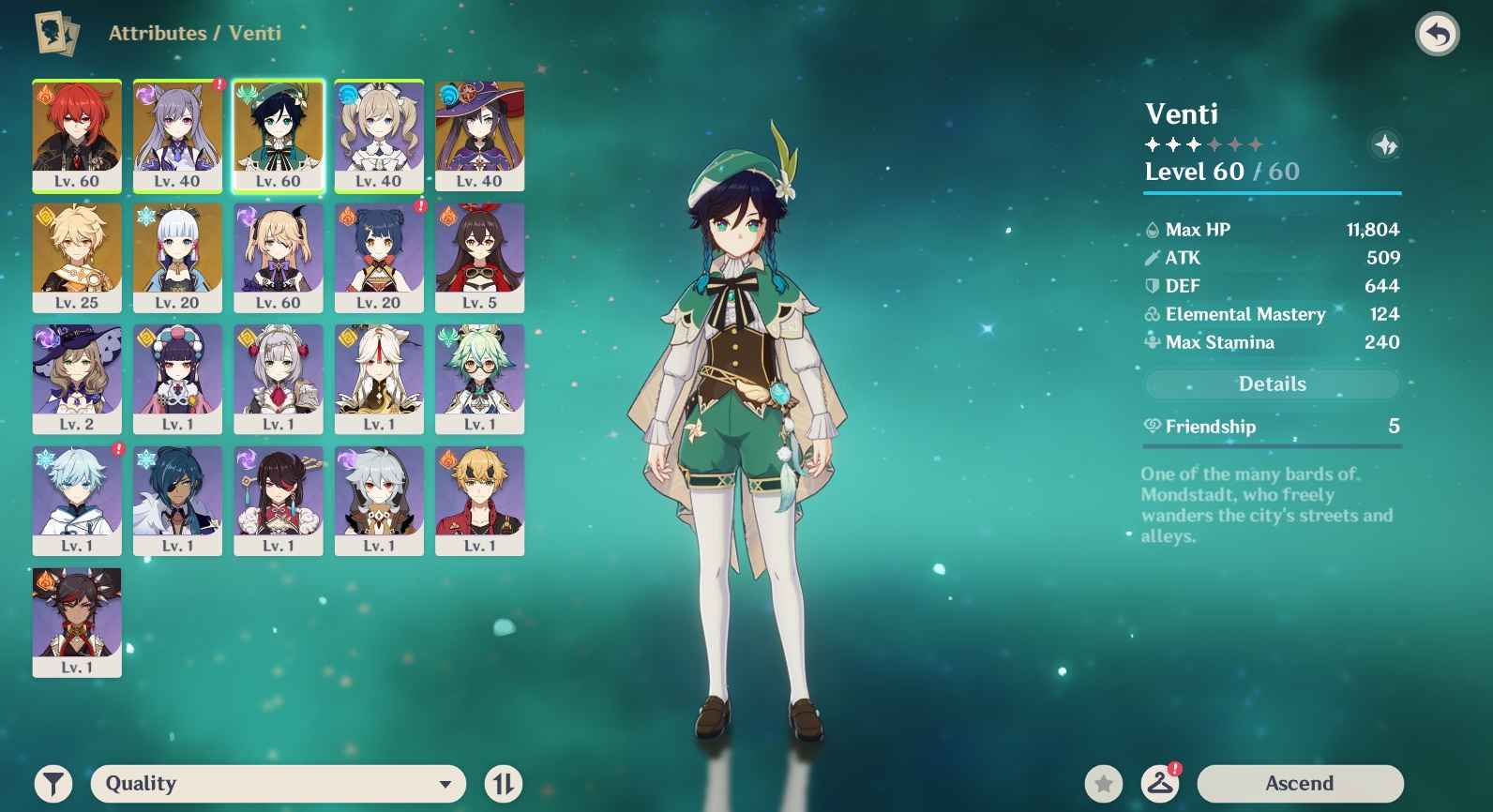Open Venti's attribute Details
This screenshot has height=812, width=1493.
click(x=1272, y=383)
